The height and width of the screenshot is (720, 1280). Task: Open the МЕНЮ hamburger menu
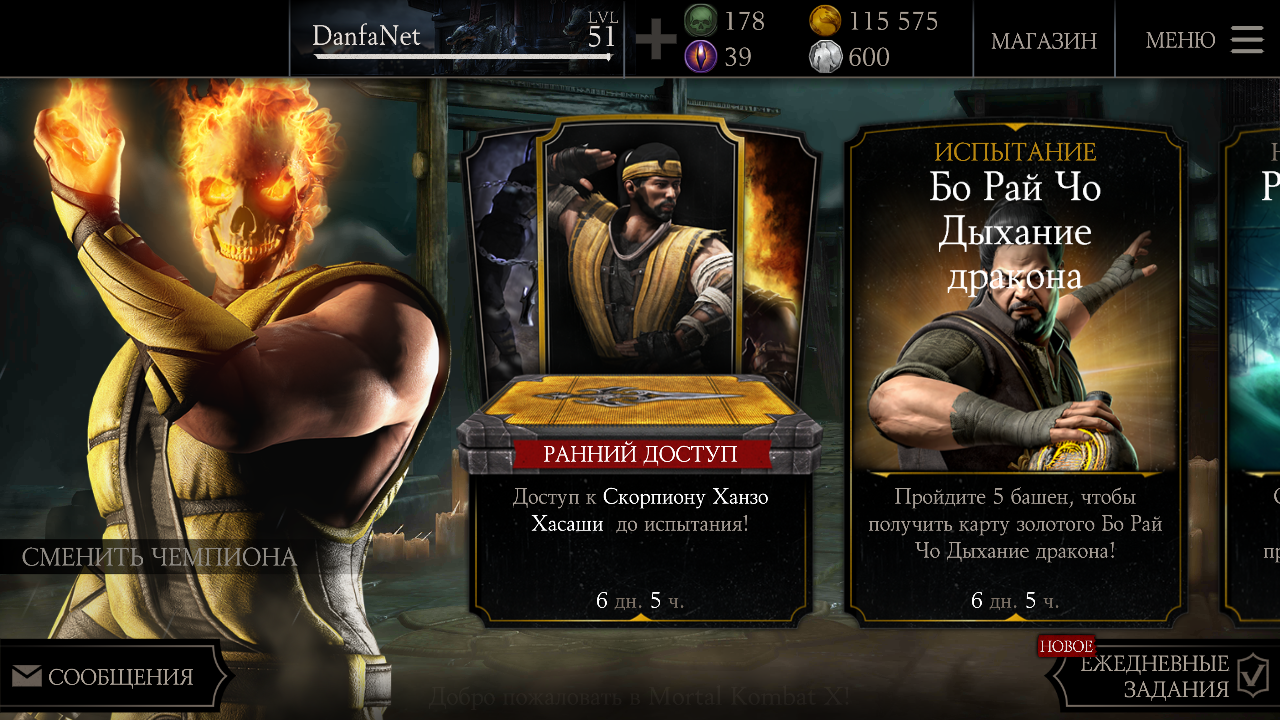tap(1204, 40)
